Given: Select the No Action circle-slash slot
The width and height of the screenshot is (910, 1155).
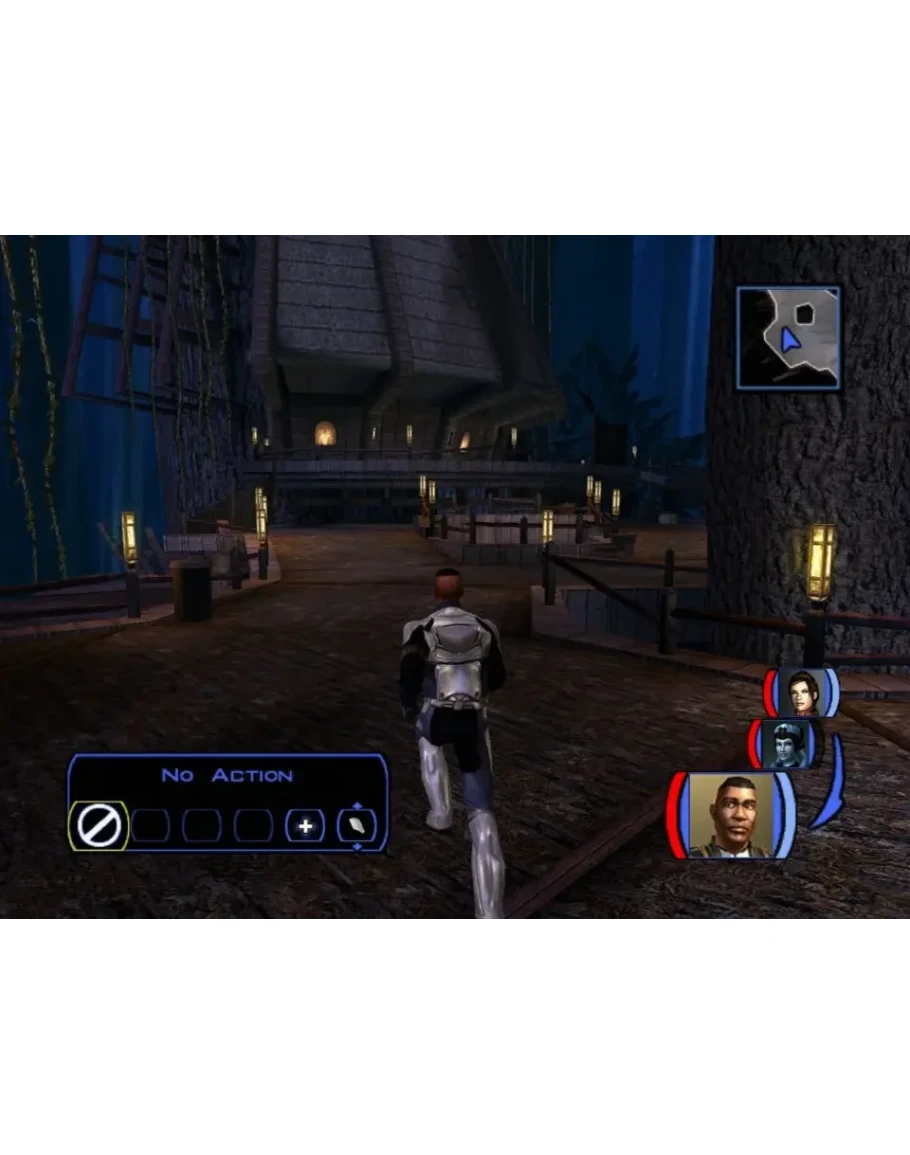Looking at the screenshot, I should coord(99,827).
